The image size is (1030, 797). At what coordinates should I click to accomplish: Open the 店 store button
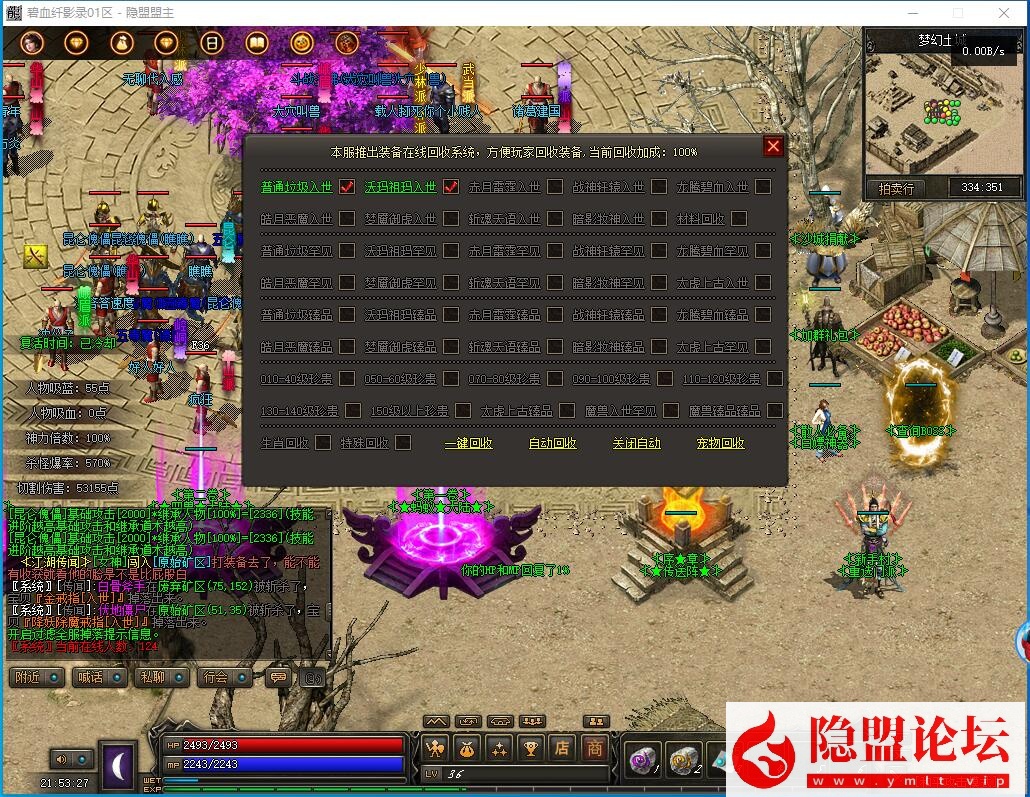(x=563, y=747)
